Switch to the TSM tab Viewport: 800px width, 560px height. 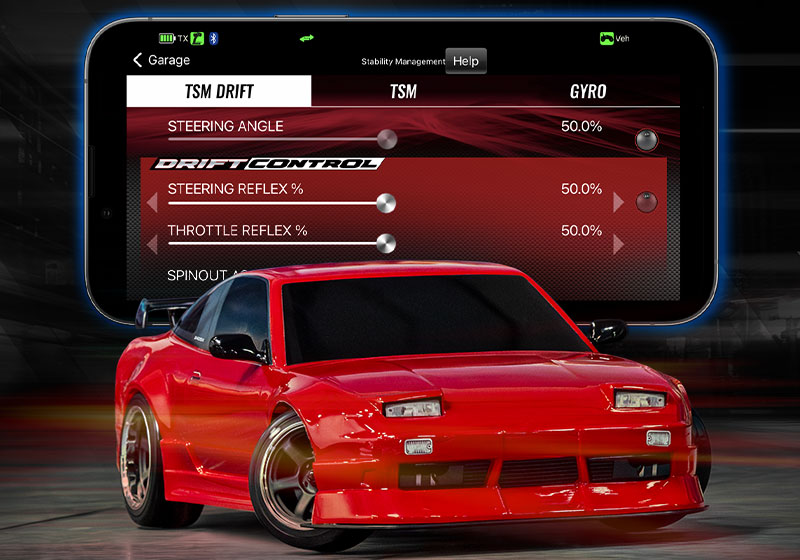tap(403, 92)
